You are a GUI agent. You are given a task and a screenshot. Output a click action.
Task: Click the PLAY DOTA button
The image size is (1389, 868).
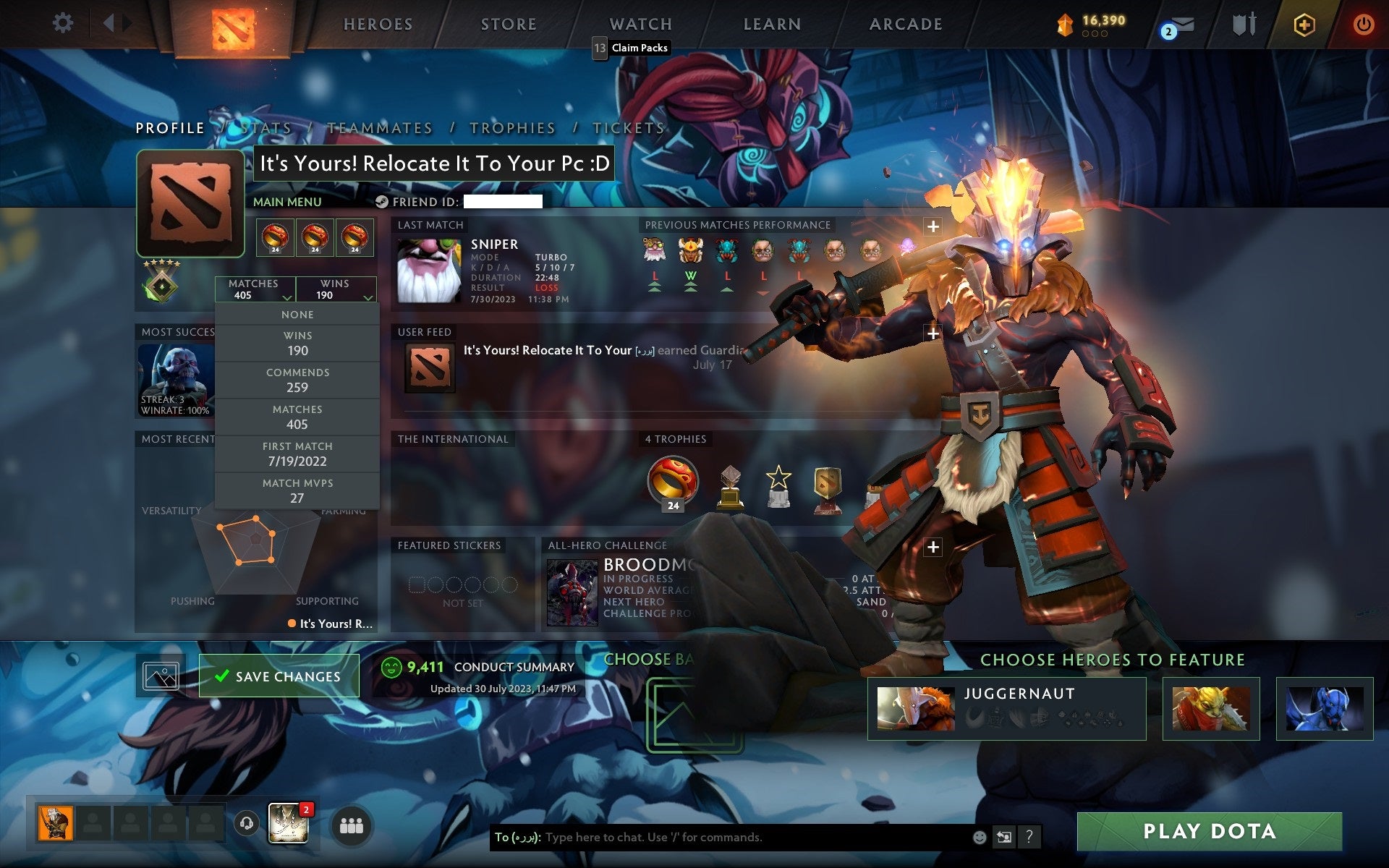[1230, 830]
